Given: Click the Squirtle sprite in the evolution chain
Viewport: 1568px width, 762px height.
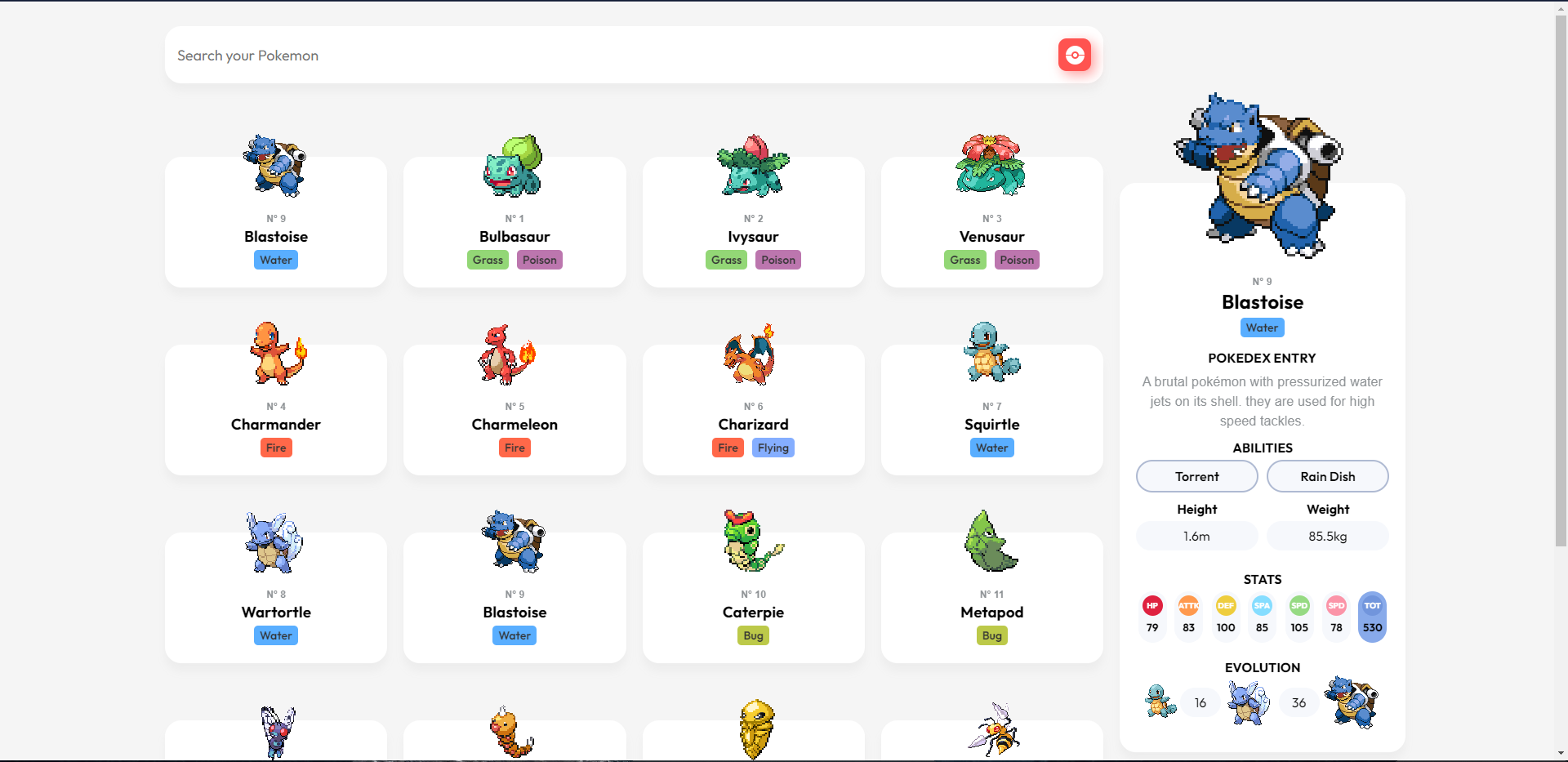Looking at the screenshot, I should (x=1159, y=702).
